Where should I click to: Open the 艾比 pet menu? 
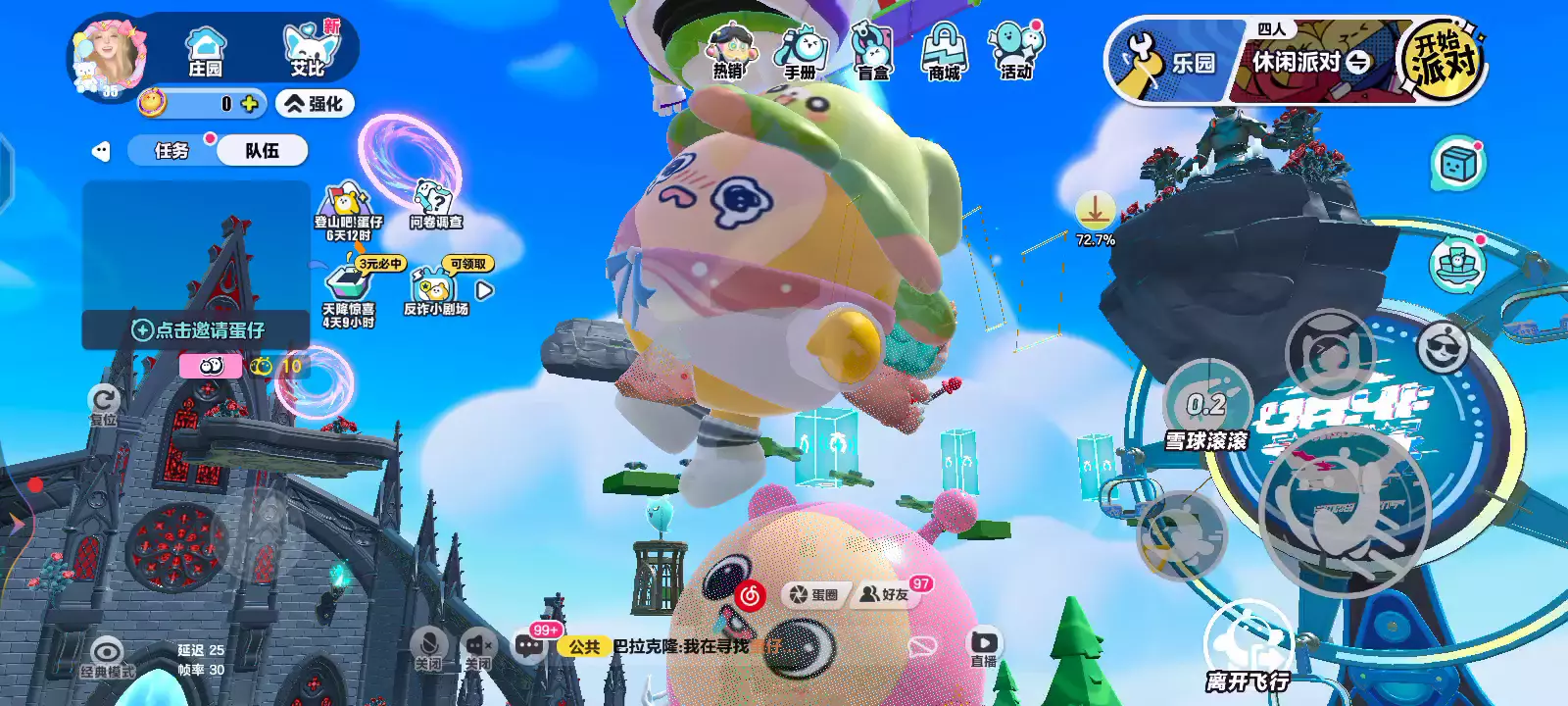308,51
